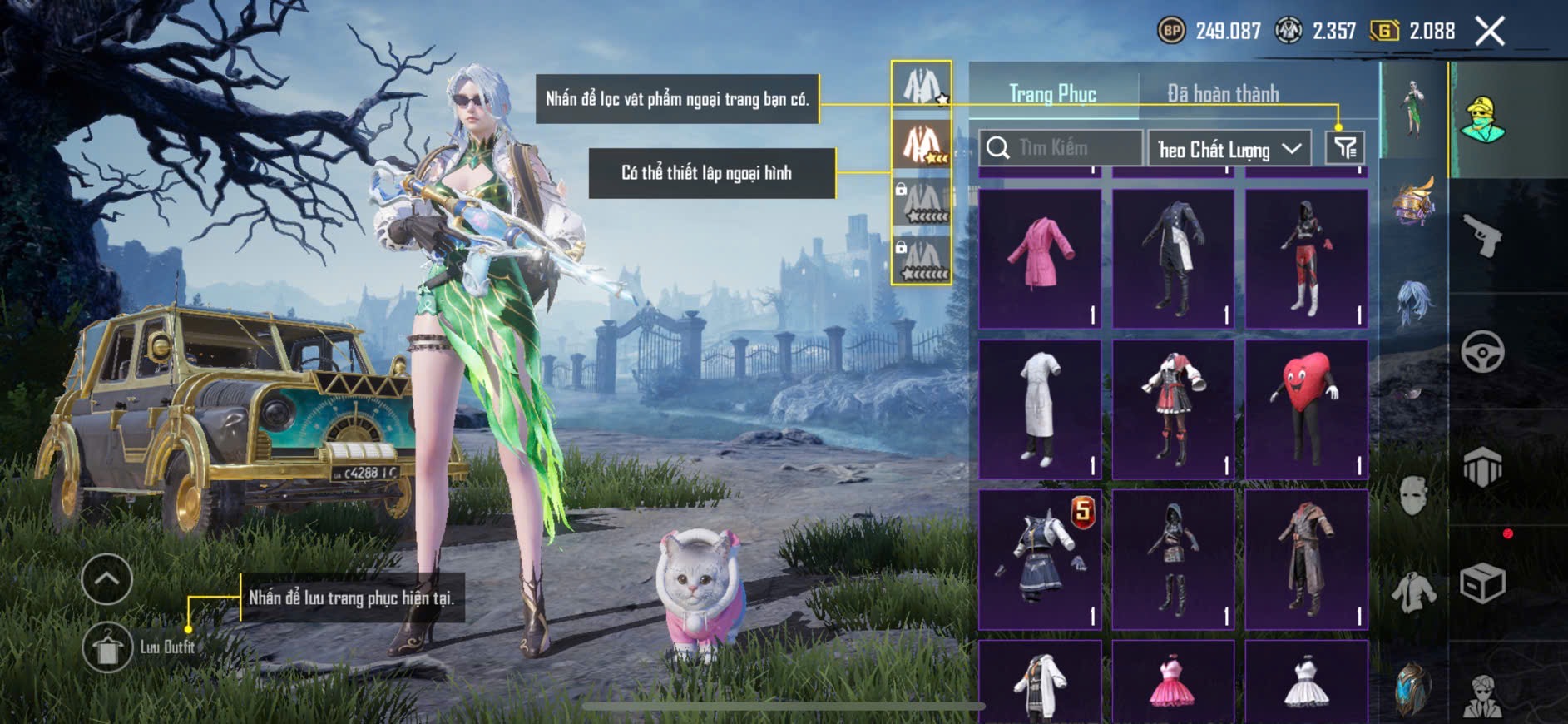Select the one-star outfit preset slot
This screenshot has height=724, width=1568.
coord(922,87)
